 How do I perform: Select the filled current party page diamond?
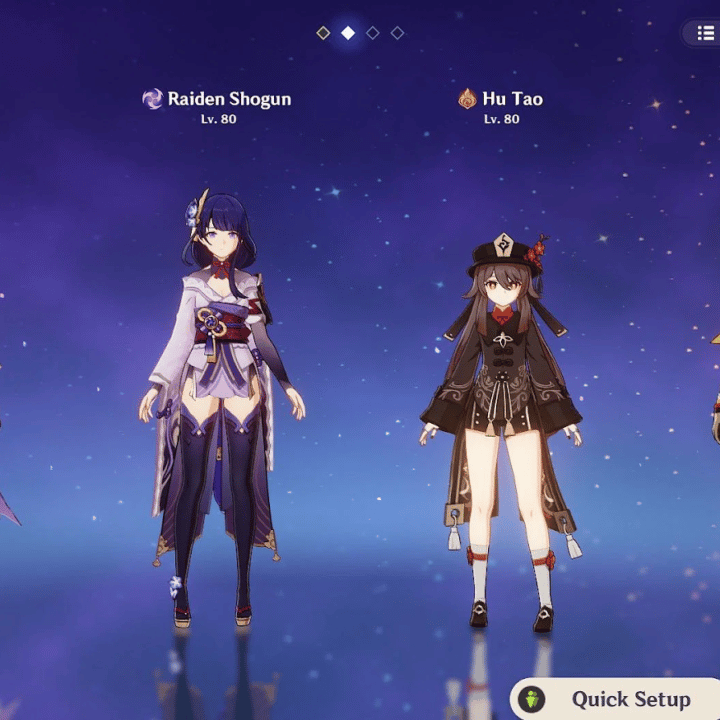click(348, 33)
